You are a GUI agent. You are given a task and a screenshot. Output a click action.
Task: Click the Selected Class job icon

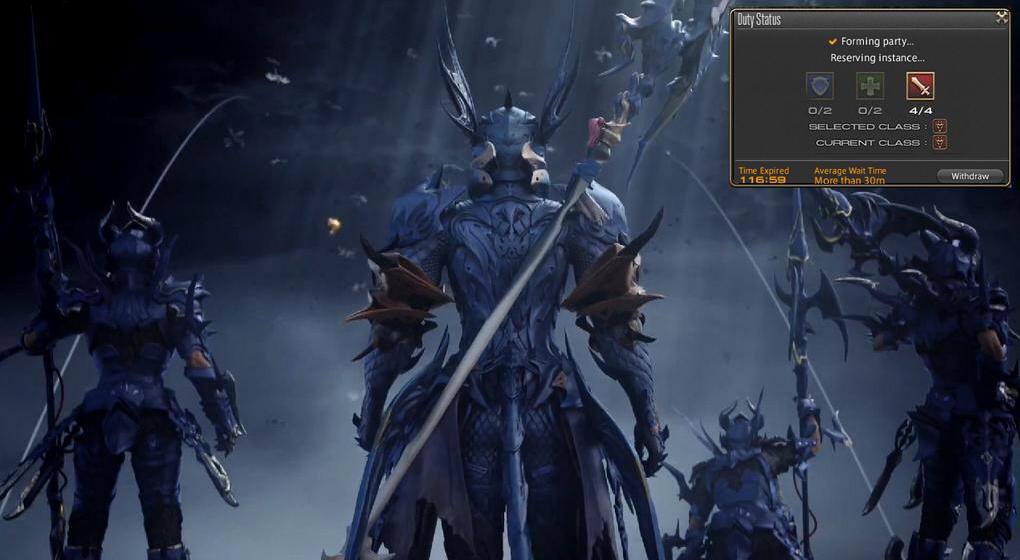pyautogui.click(x=939, y=127)
